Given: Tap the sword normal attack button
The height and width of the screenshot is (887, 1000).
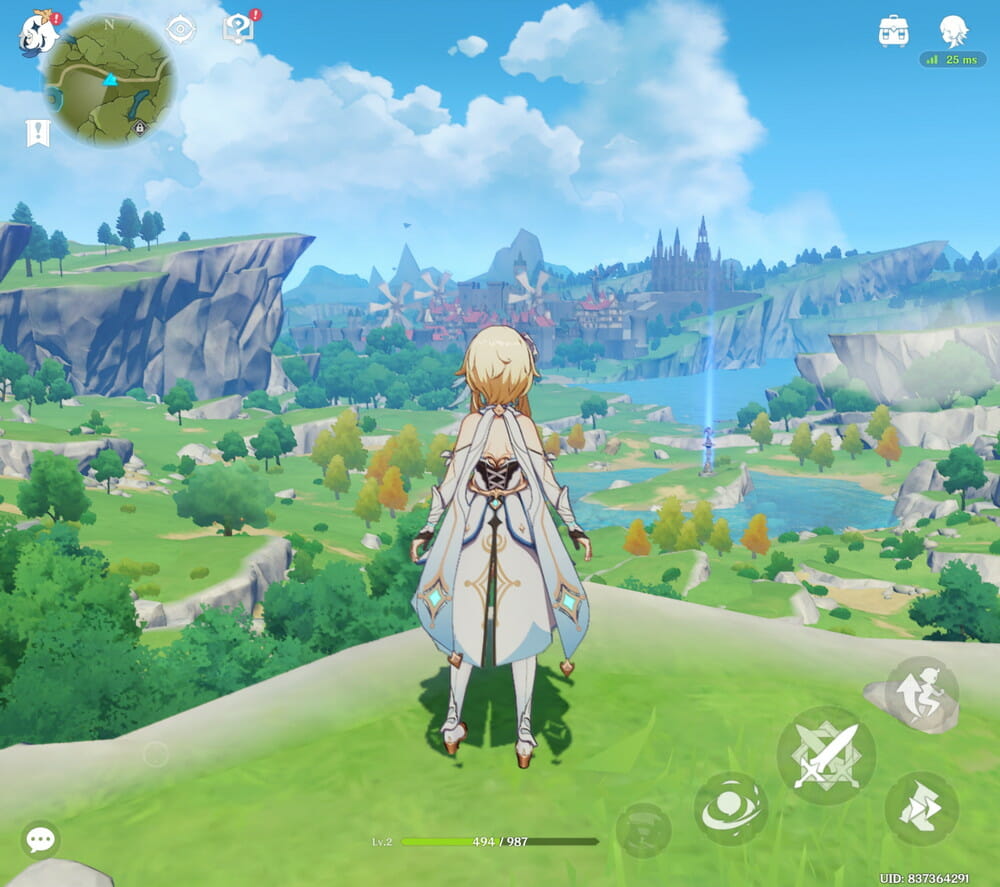Looking at the screenshot, I should tap(826, 756).
